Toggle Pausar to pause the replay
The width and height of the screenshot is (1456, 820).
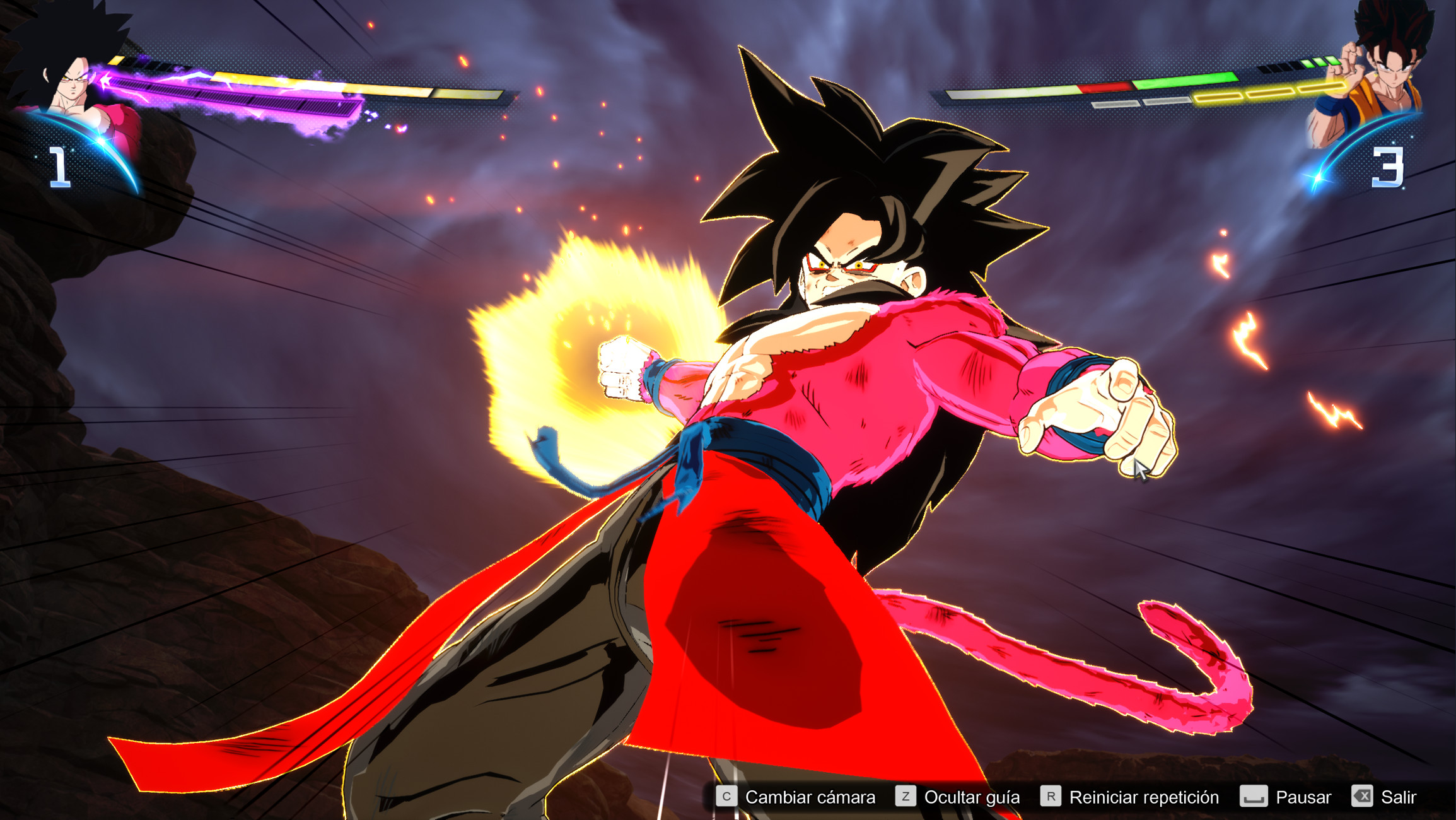click(x=1304, y=797)
